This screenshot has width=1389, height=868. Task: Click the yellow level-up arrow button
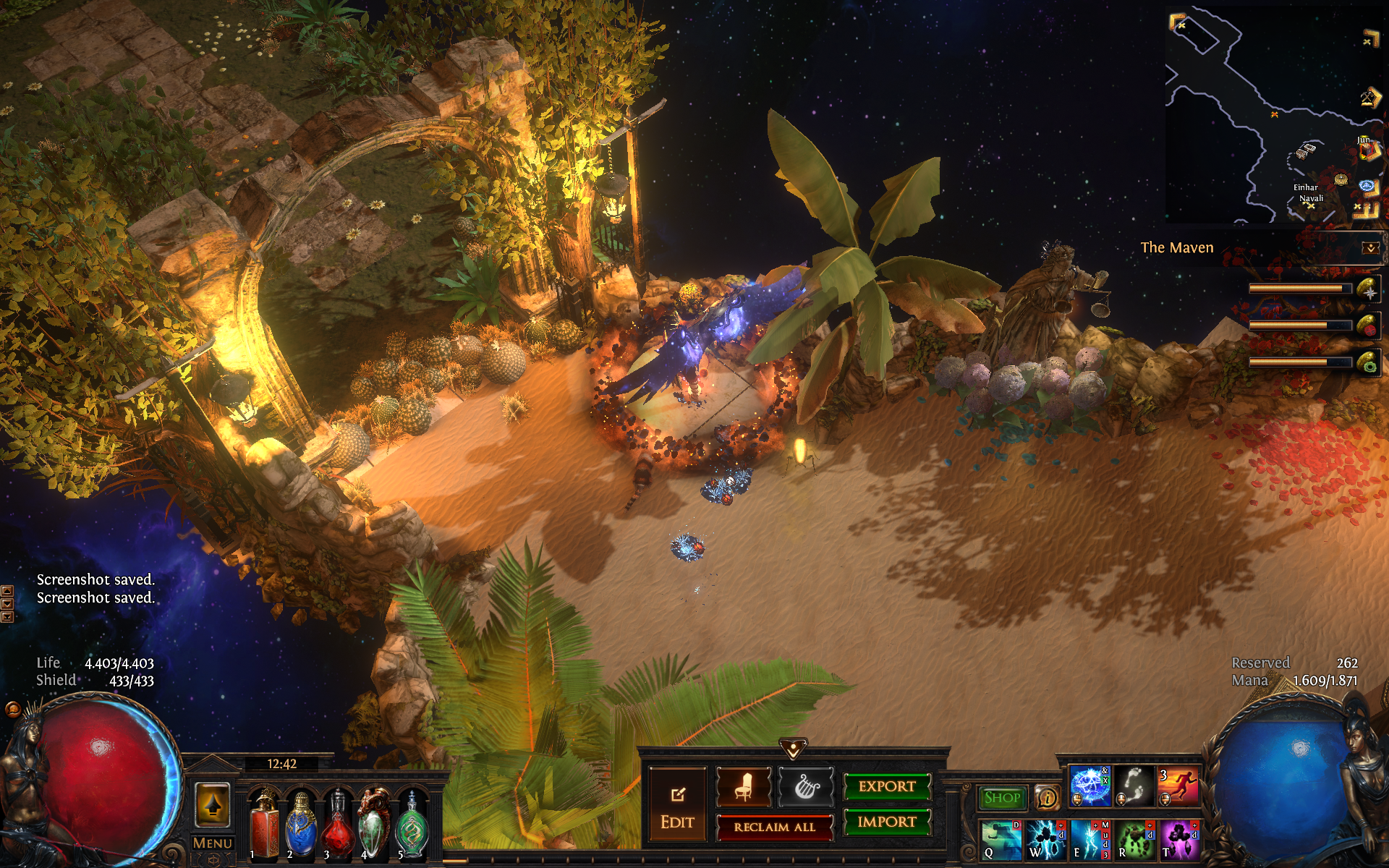[213, 804]
